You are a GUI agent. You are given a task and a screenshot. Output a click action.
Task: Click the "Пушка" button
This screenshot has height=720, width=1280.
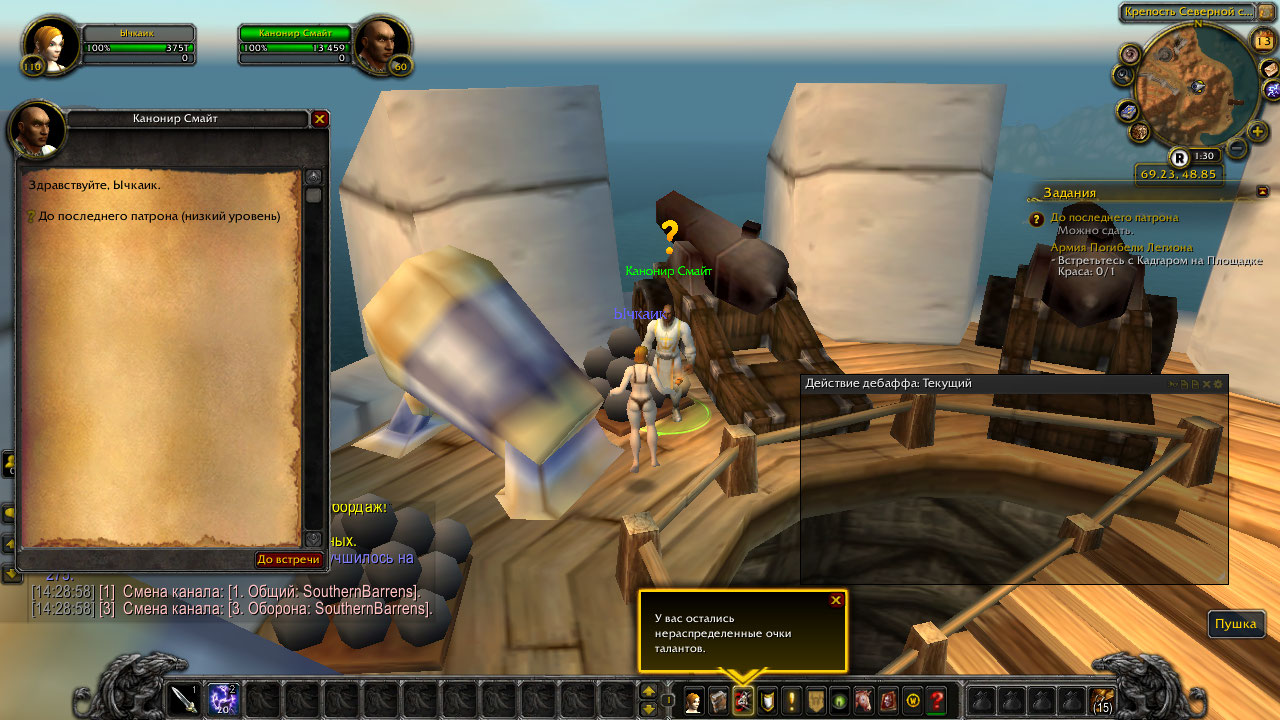coord(1235,624)
